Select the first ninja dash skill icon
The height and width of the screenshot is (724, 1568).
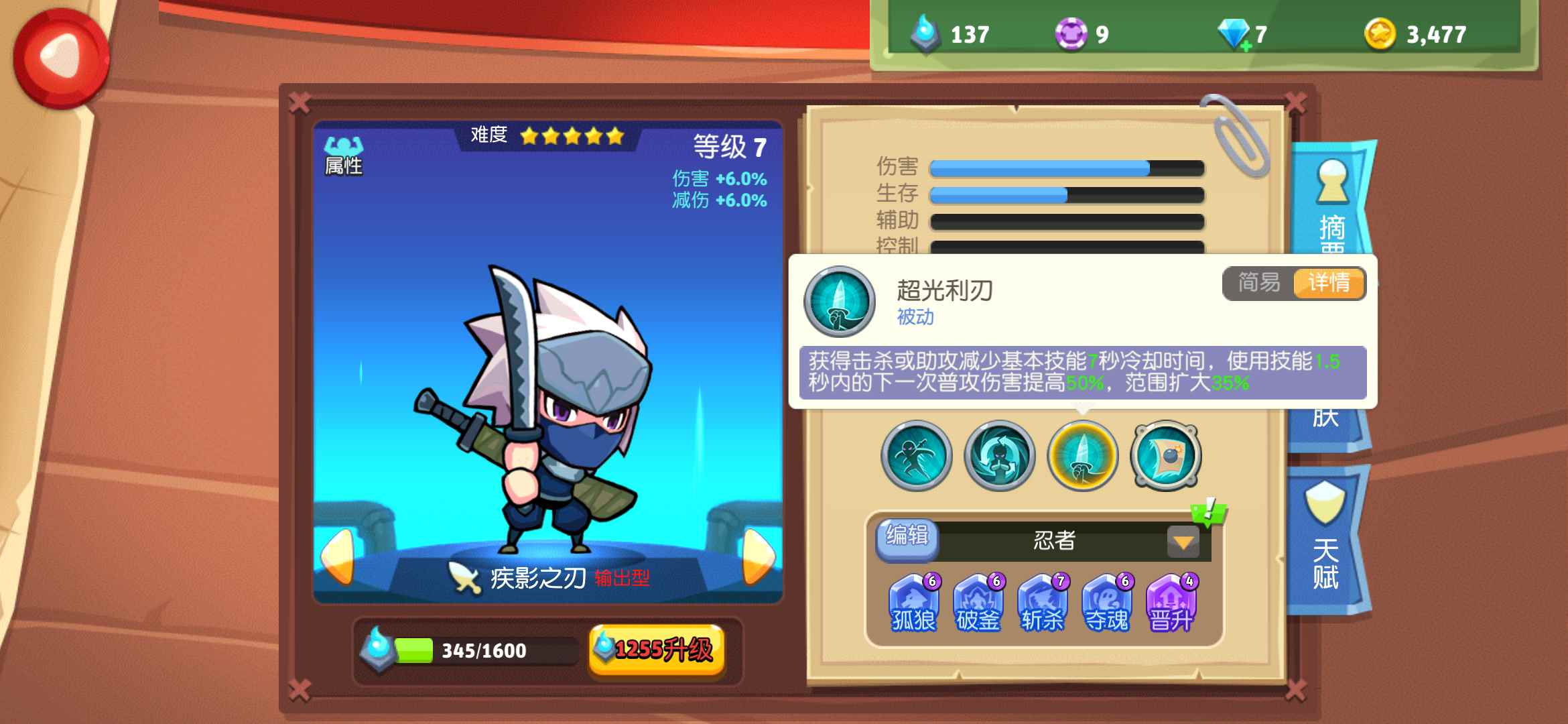pyautogui.click(x=915, y=456)
